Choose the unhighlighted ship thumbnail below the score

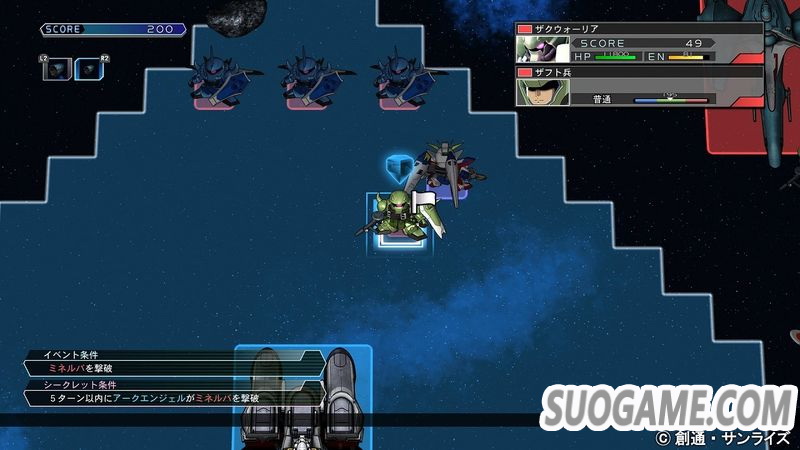pyautogui.click(x=56, y=68)
